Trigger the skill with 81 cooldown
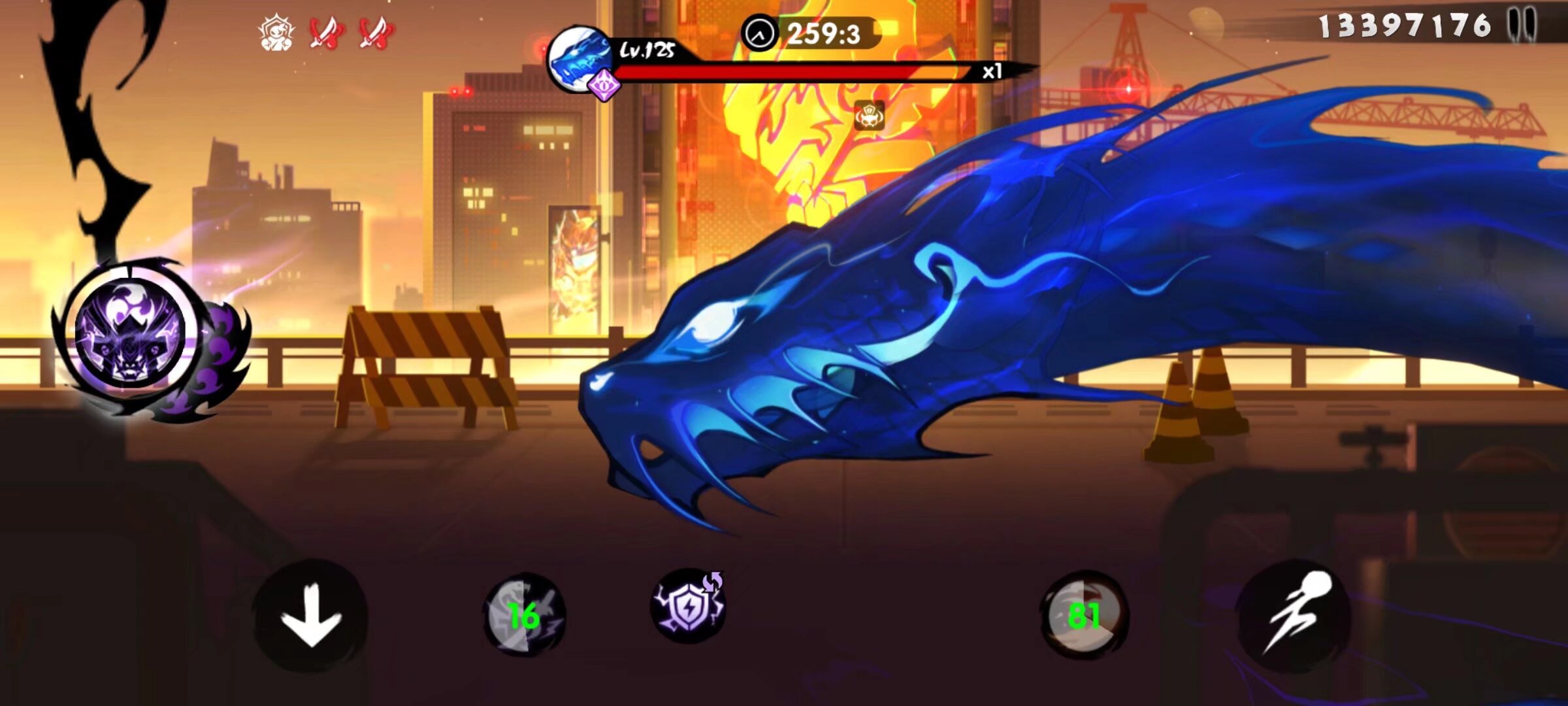Screen dimensions: 1568x706 pyautogui.click(x=1084, y=615)
